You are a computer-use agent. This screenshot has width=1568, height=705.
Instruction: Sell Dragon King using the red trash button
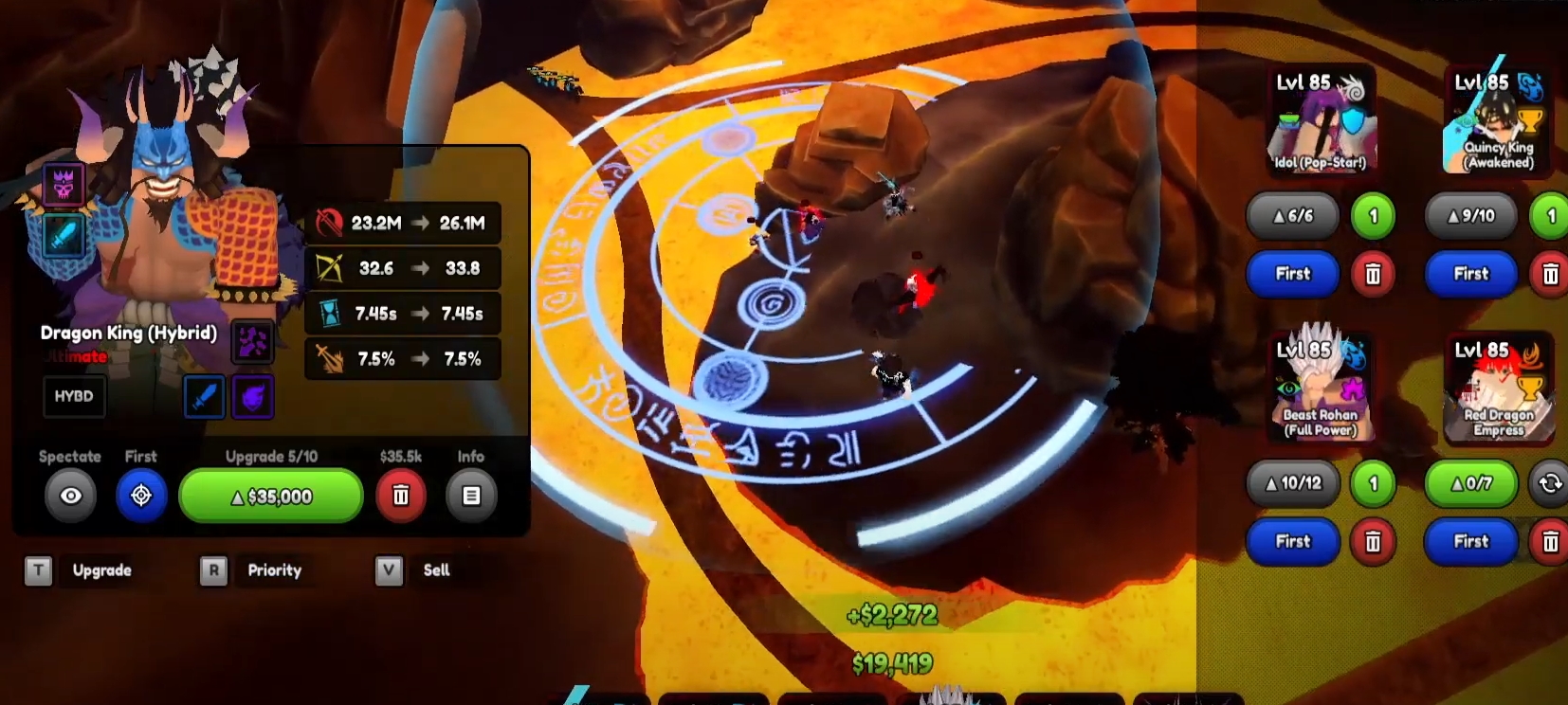[401, 496]
